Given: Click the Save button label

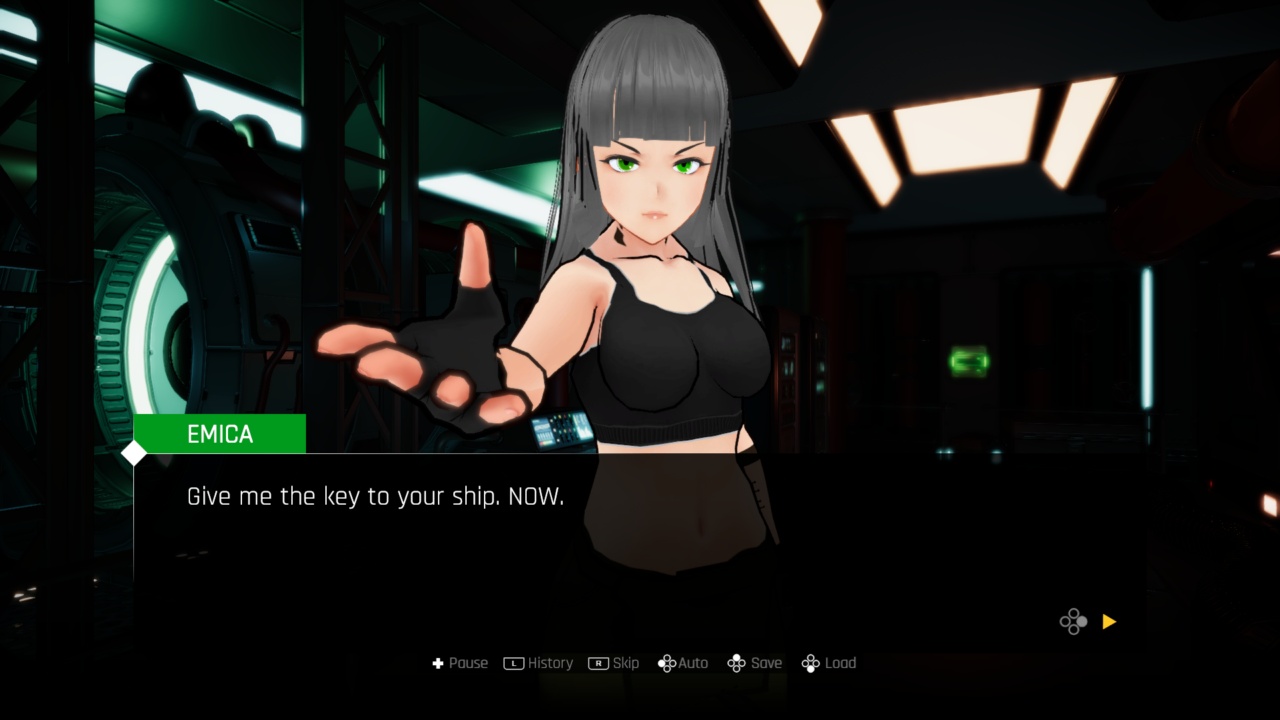Looking at the screenshot, I should [766, 663].
